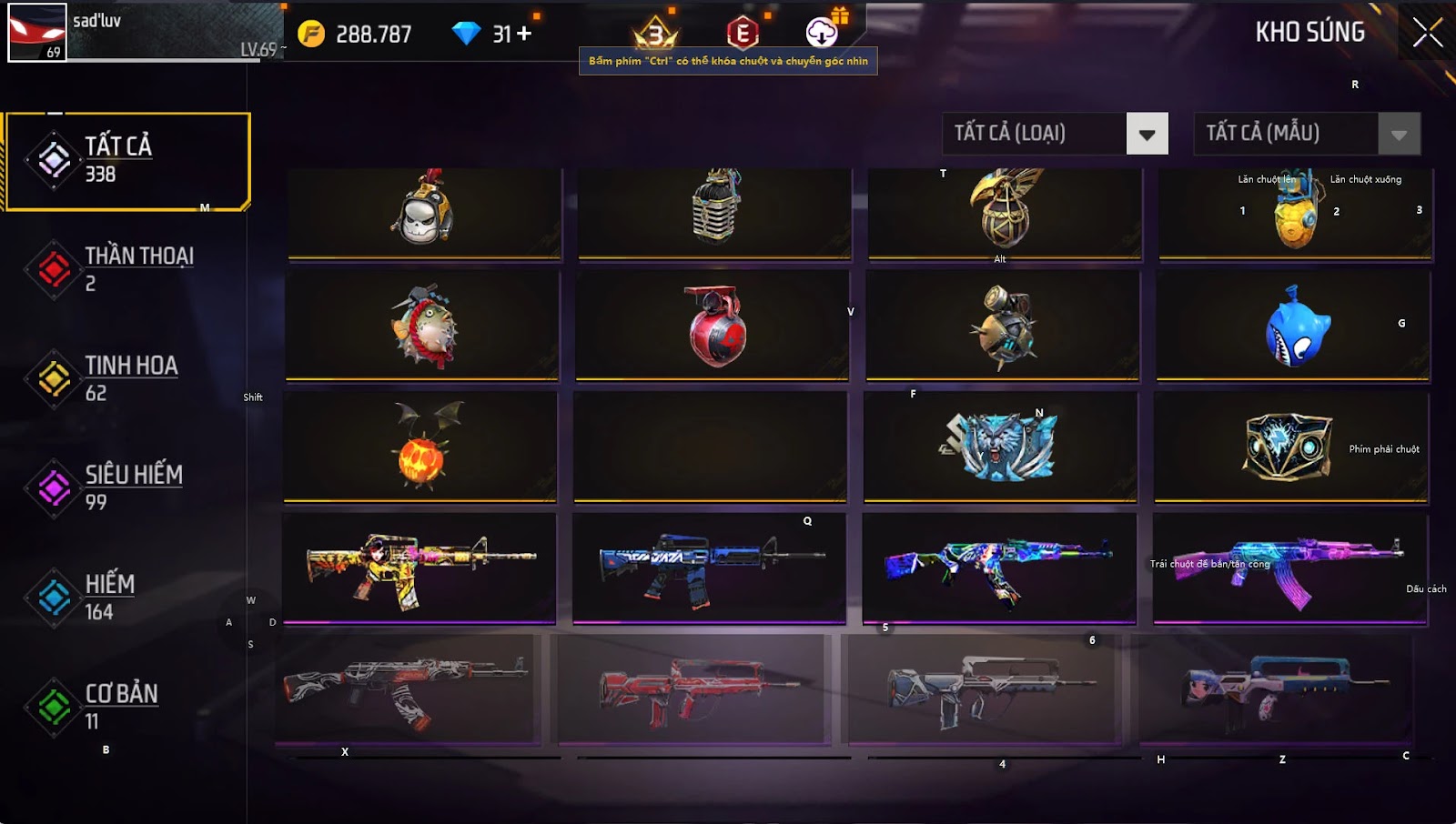Choose the blue shark grenade skin

pos(1297,326)
